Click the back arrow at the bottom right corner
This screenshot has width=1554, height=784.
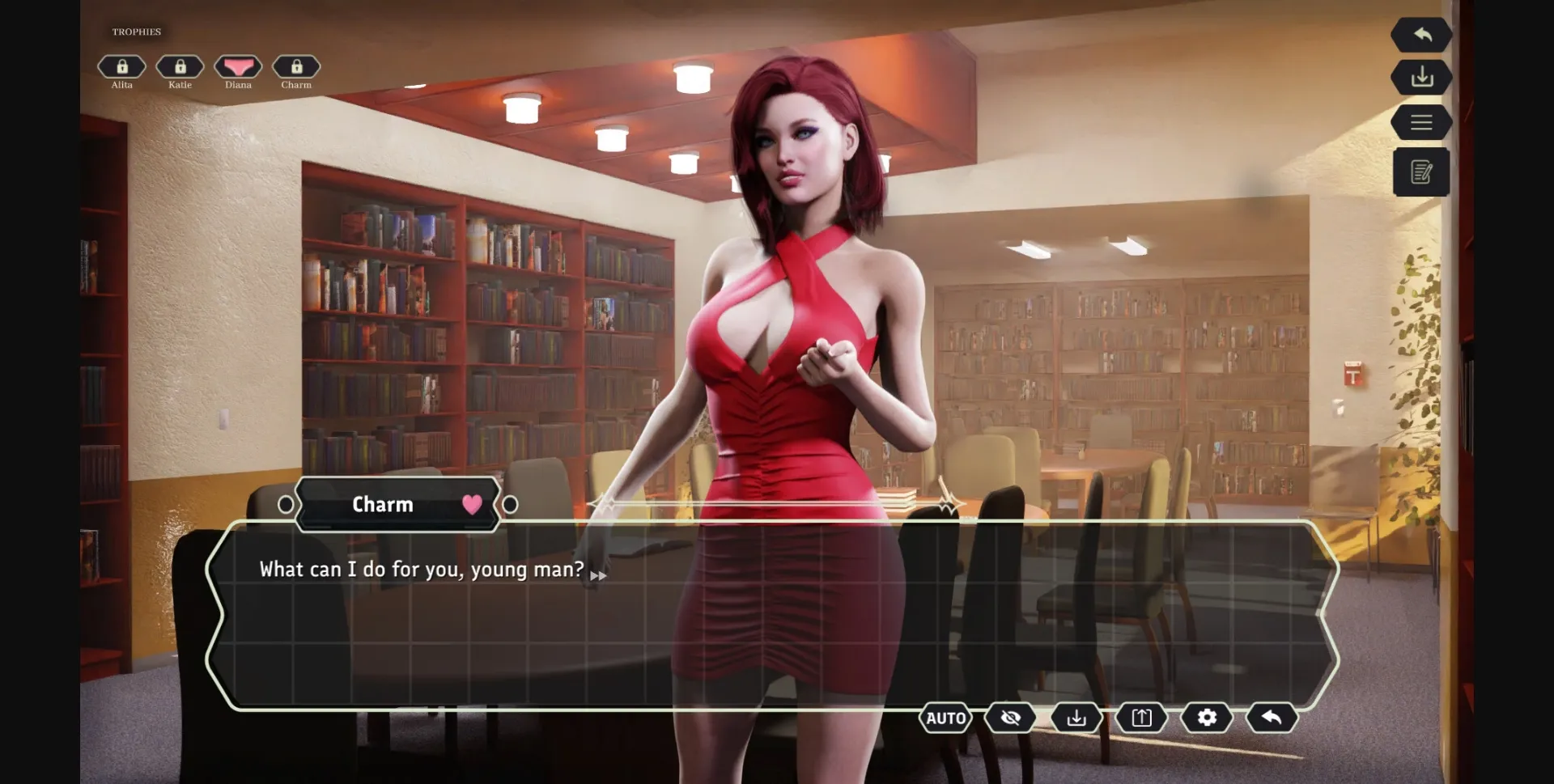1271,718
